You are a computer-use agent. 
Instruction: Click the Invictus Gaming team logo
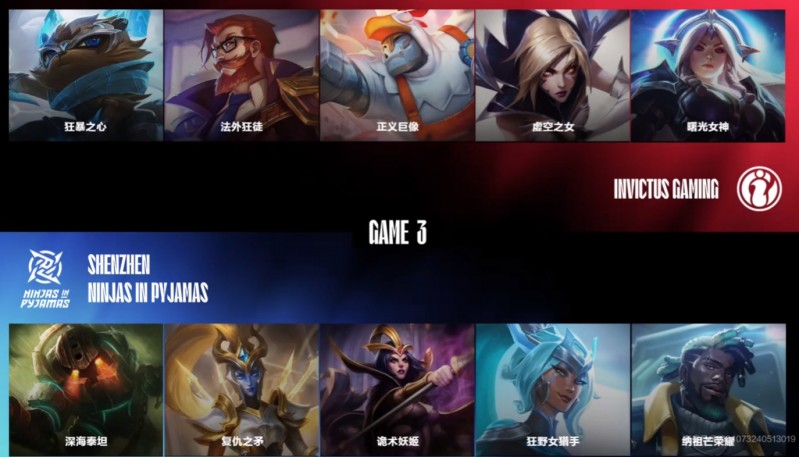click(x=760, y=188)
